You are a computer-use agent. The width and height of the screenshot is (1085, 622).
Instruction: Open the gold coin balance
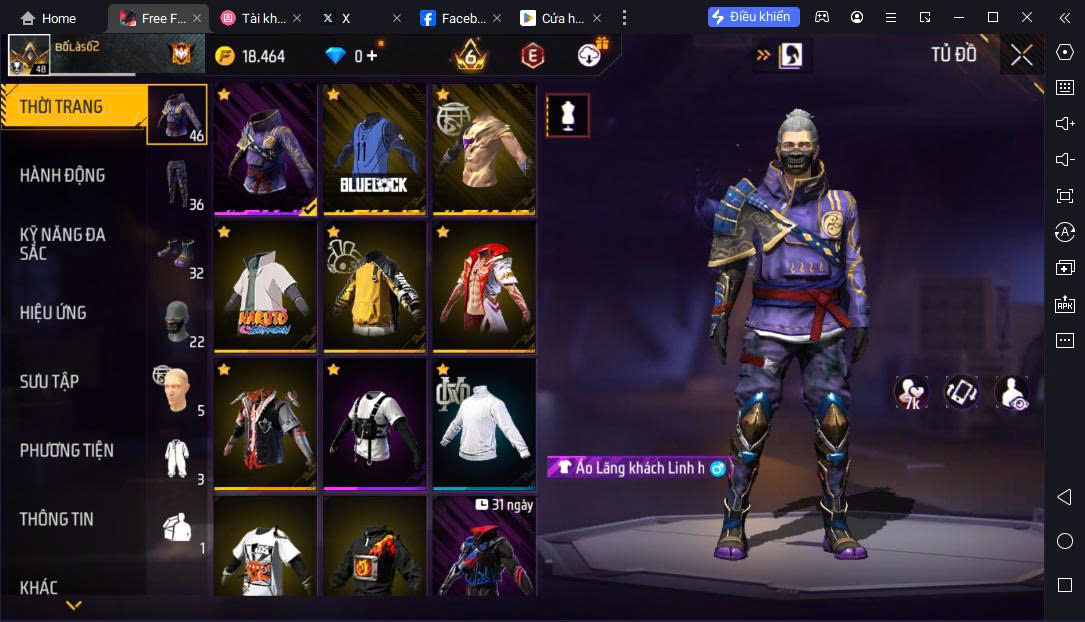click(x=251, y=56)
